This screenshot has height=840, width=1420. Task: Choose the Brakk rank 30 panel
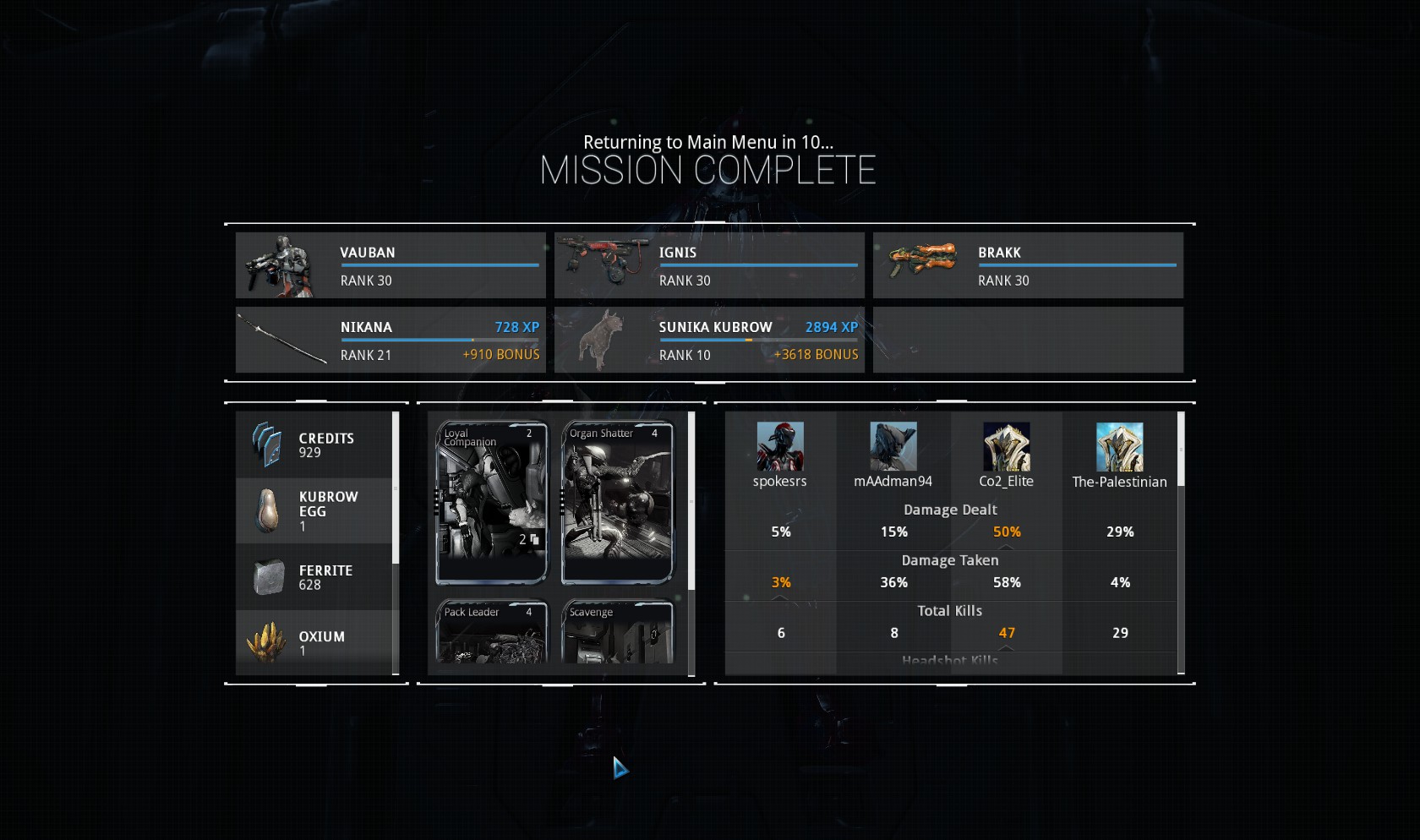coord(1028,265)
